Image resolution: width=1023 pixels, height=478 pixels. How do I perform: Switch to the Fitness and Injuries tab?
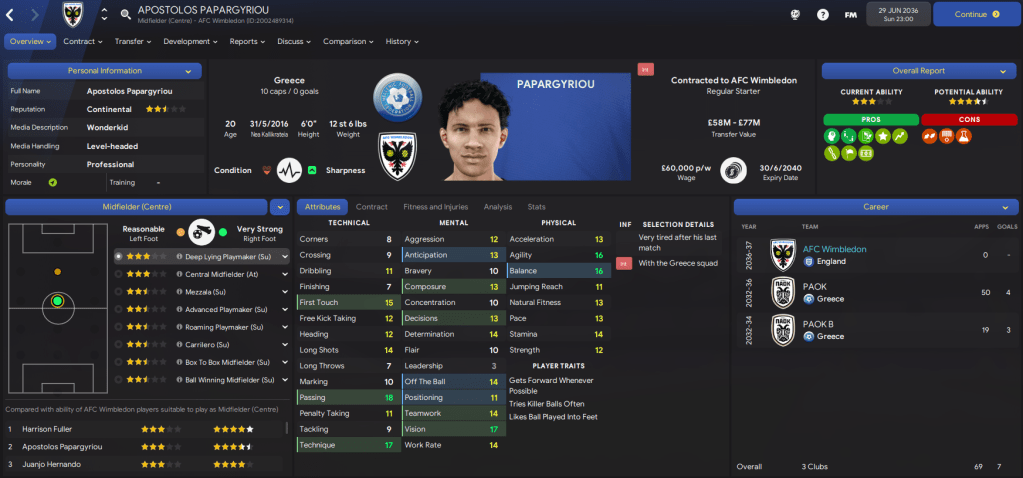point(434,206)
